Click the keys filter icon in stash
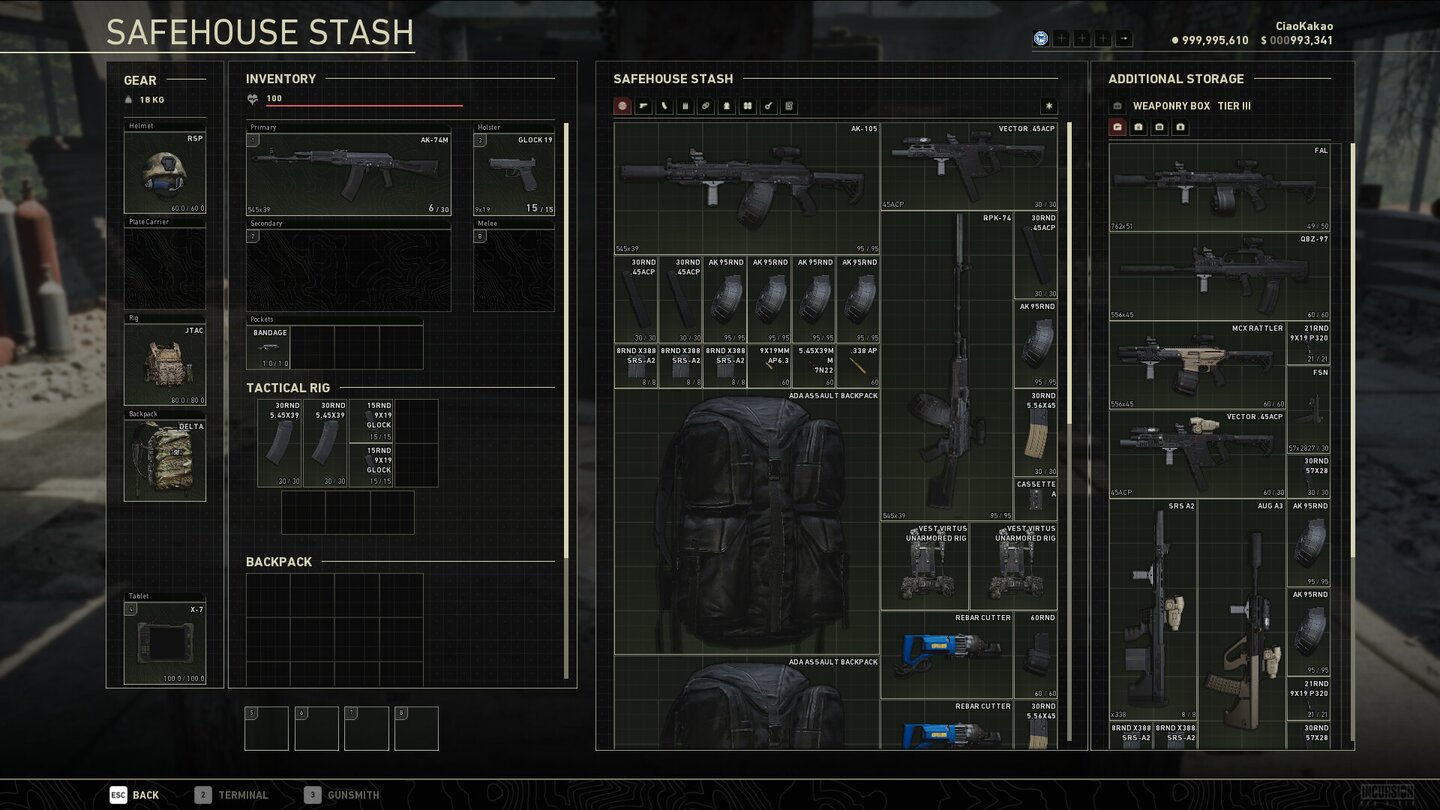Image resolution: width=1440 pixels, height=810 pixels. (x=767, y=105)
